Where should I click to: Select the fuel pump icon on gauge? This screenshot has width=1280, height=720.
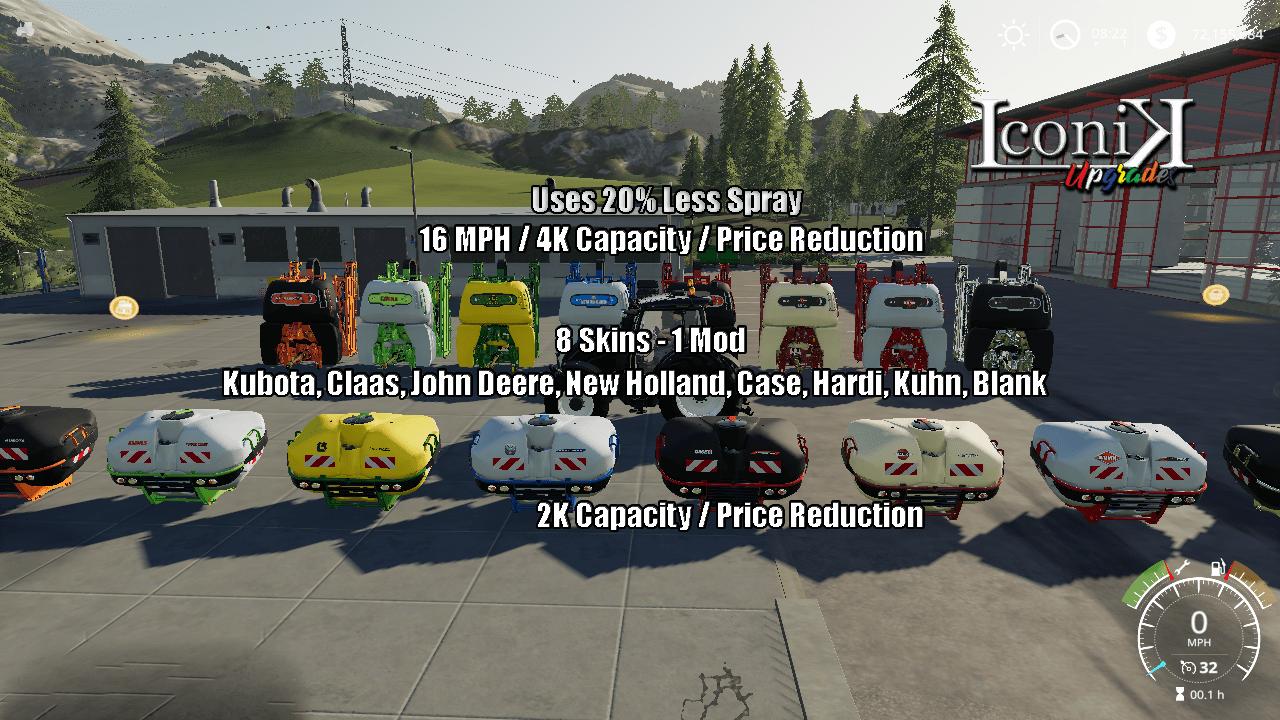click(x=1217, y=568)
